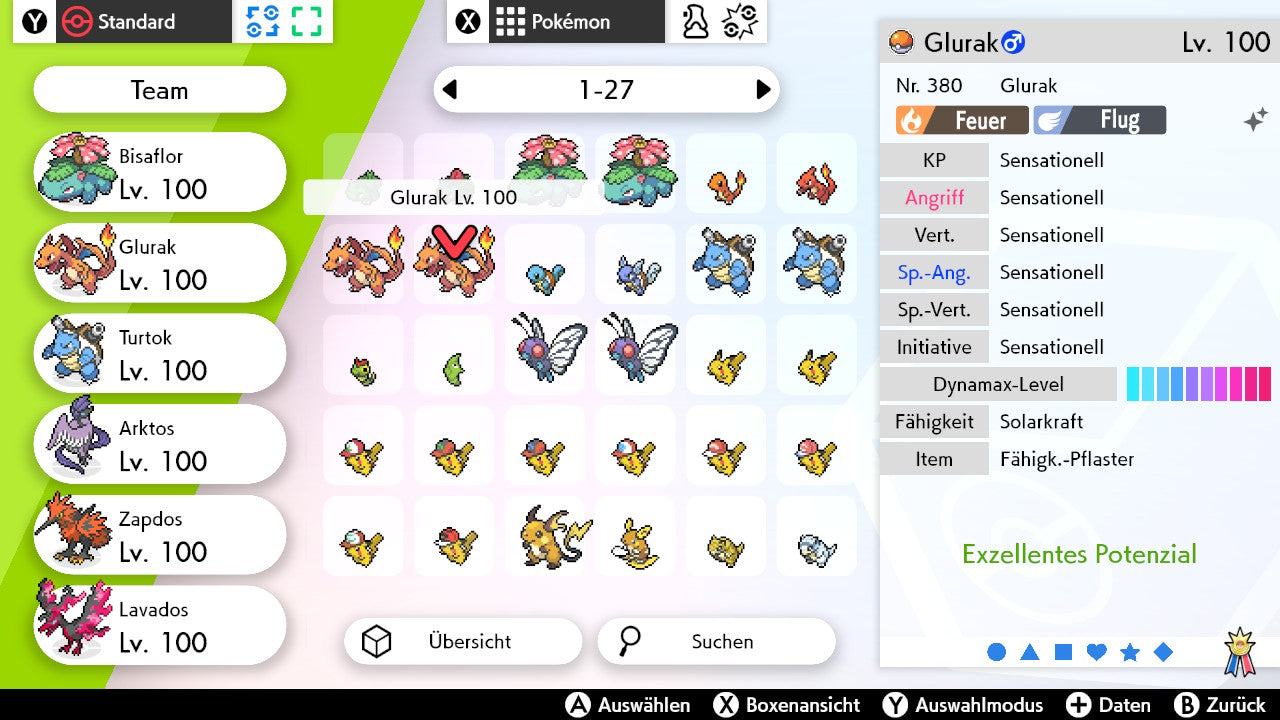
Task: Select the checked Glurak sprite in the box
Action: [x=453, y=263]
